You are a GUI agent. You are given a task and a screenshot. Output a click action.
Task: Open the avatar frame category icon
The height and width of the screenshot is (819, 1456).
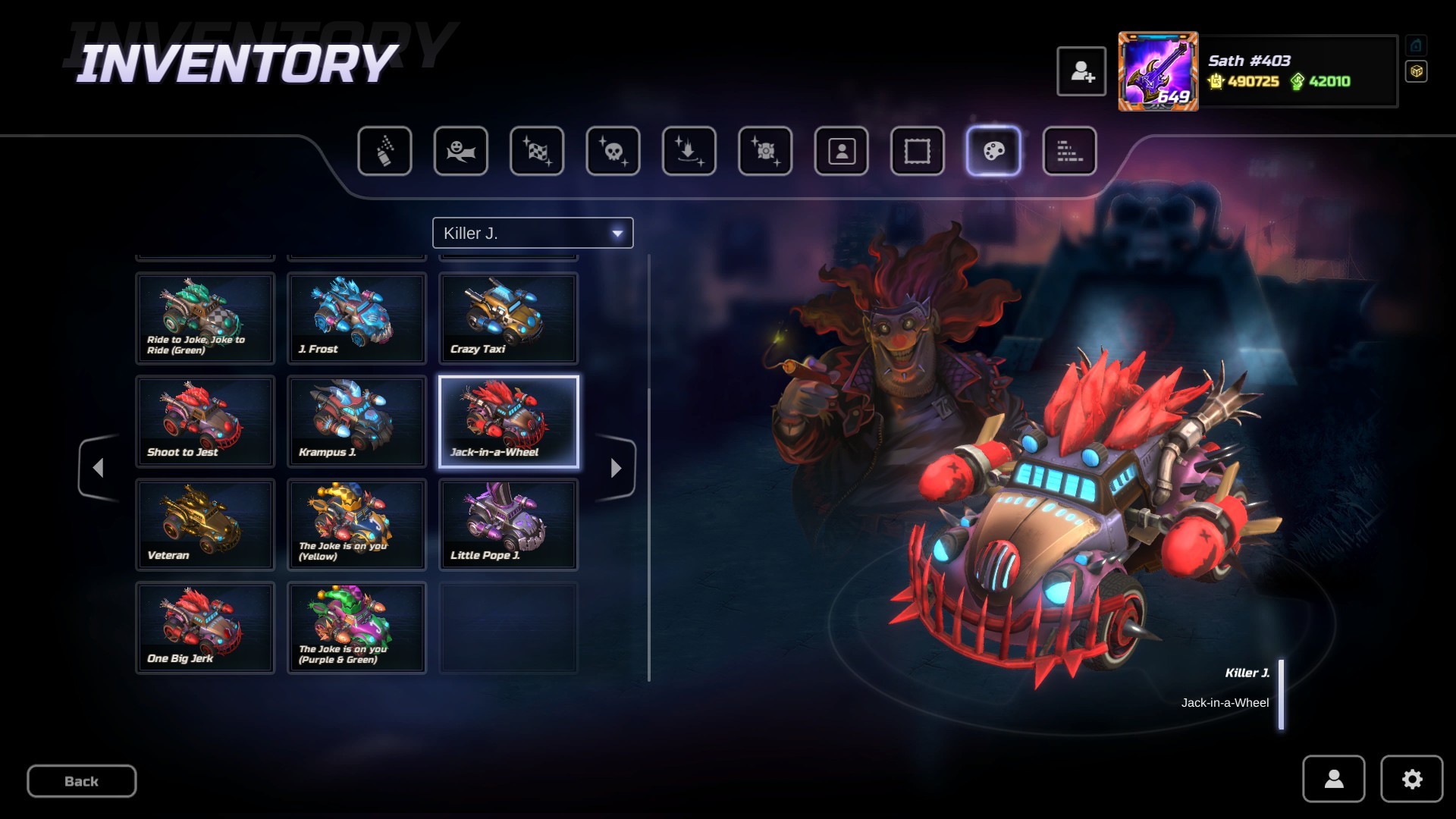[917, 151]
